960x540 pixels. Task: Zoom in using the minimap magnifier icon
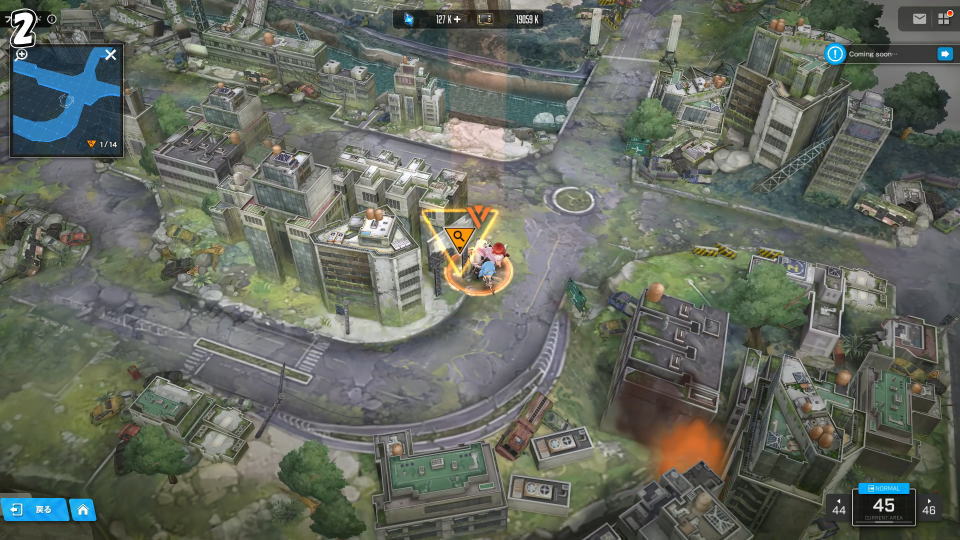pyautogui.click(x=21, y=55)
